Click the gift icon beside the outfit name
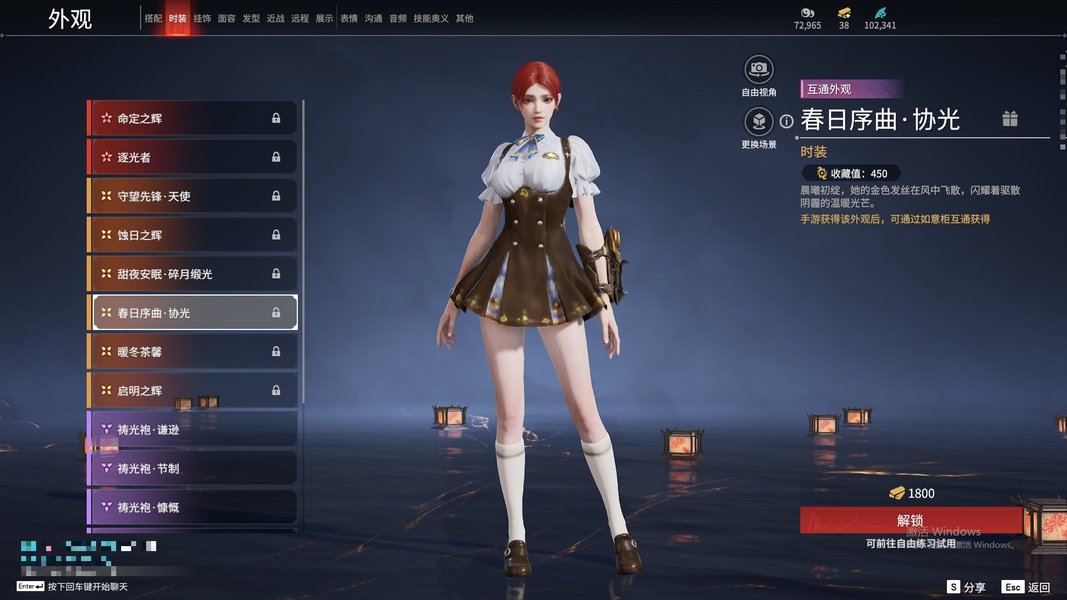The image size is (1067, 600). coord(1010,120)
